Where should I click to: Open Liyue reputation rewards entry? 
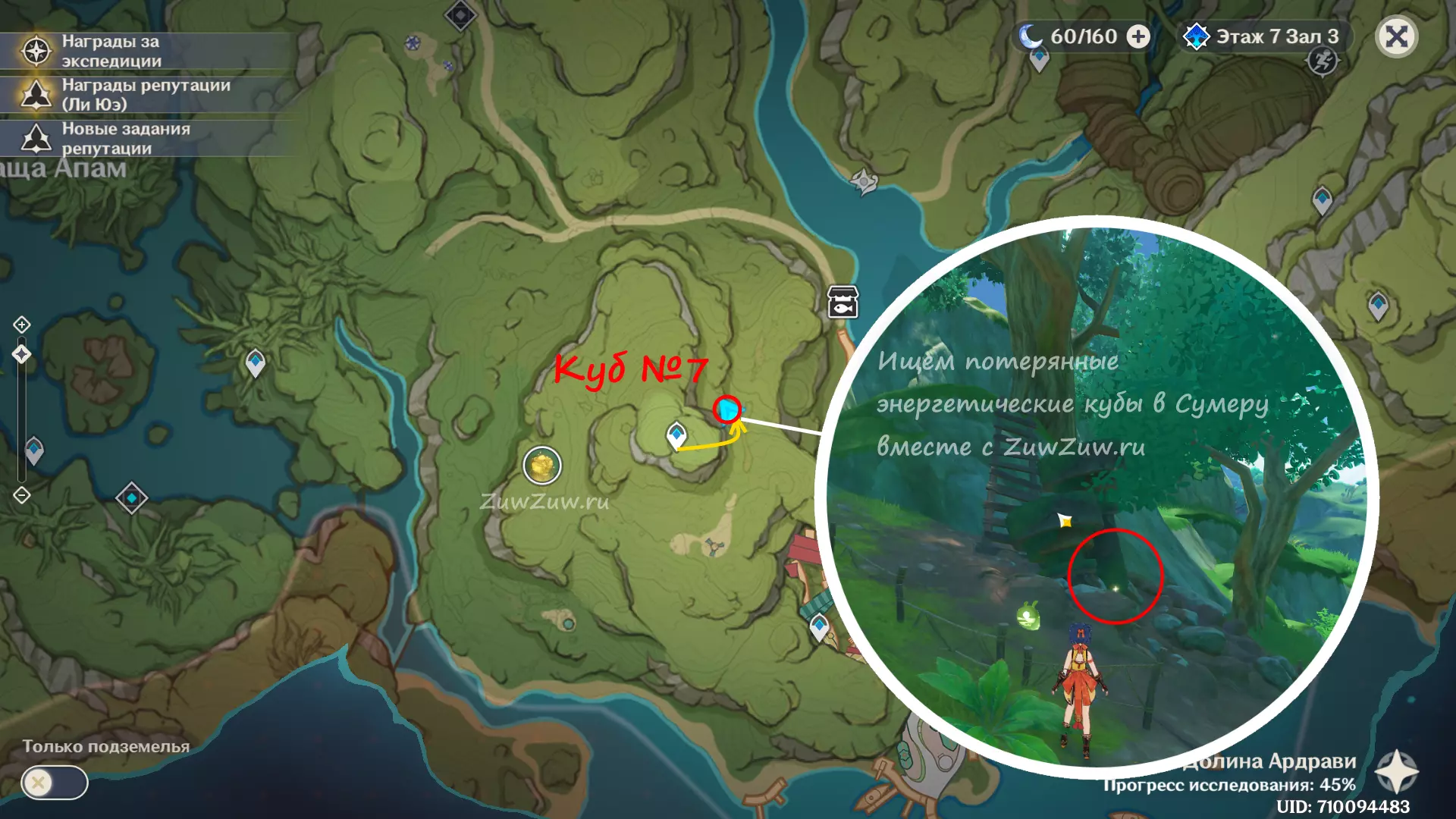coord(144,95)
